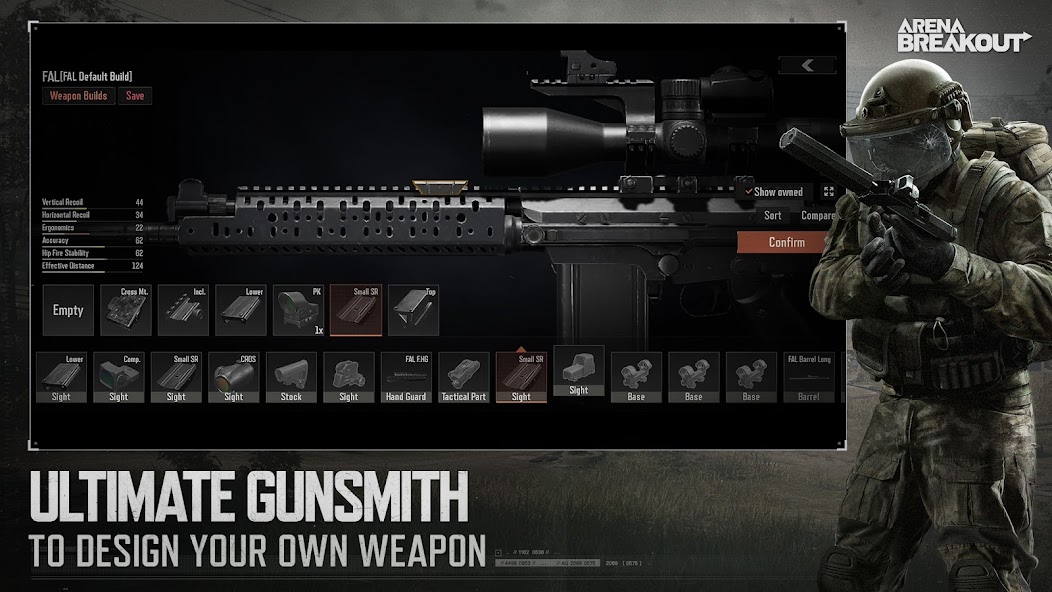
Task: Choose the Lower mount option beside PK
Action: [241, 310]
